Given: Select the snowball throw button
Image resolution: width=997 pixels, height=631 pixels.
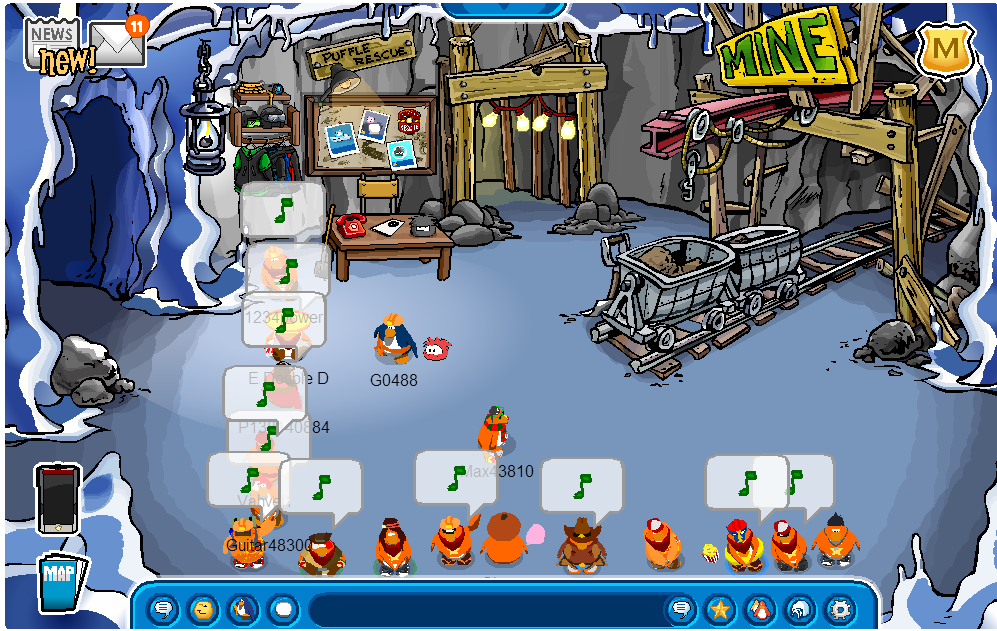Looking at the screenshot, I should click(x=283, y=608).
